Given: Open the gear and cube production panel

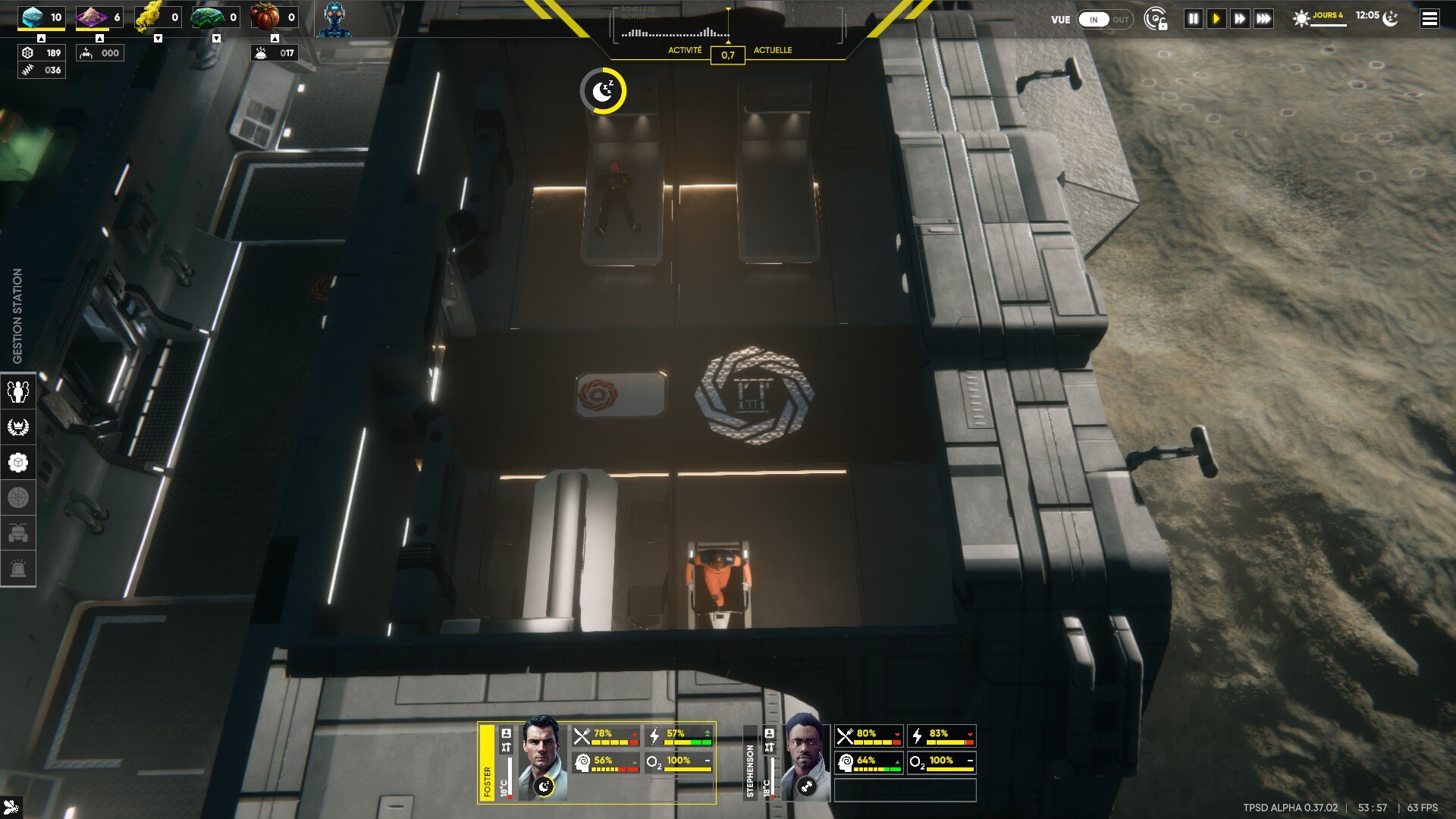Looking at the screenshot, I should [x=18, y=463].
